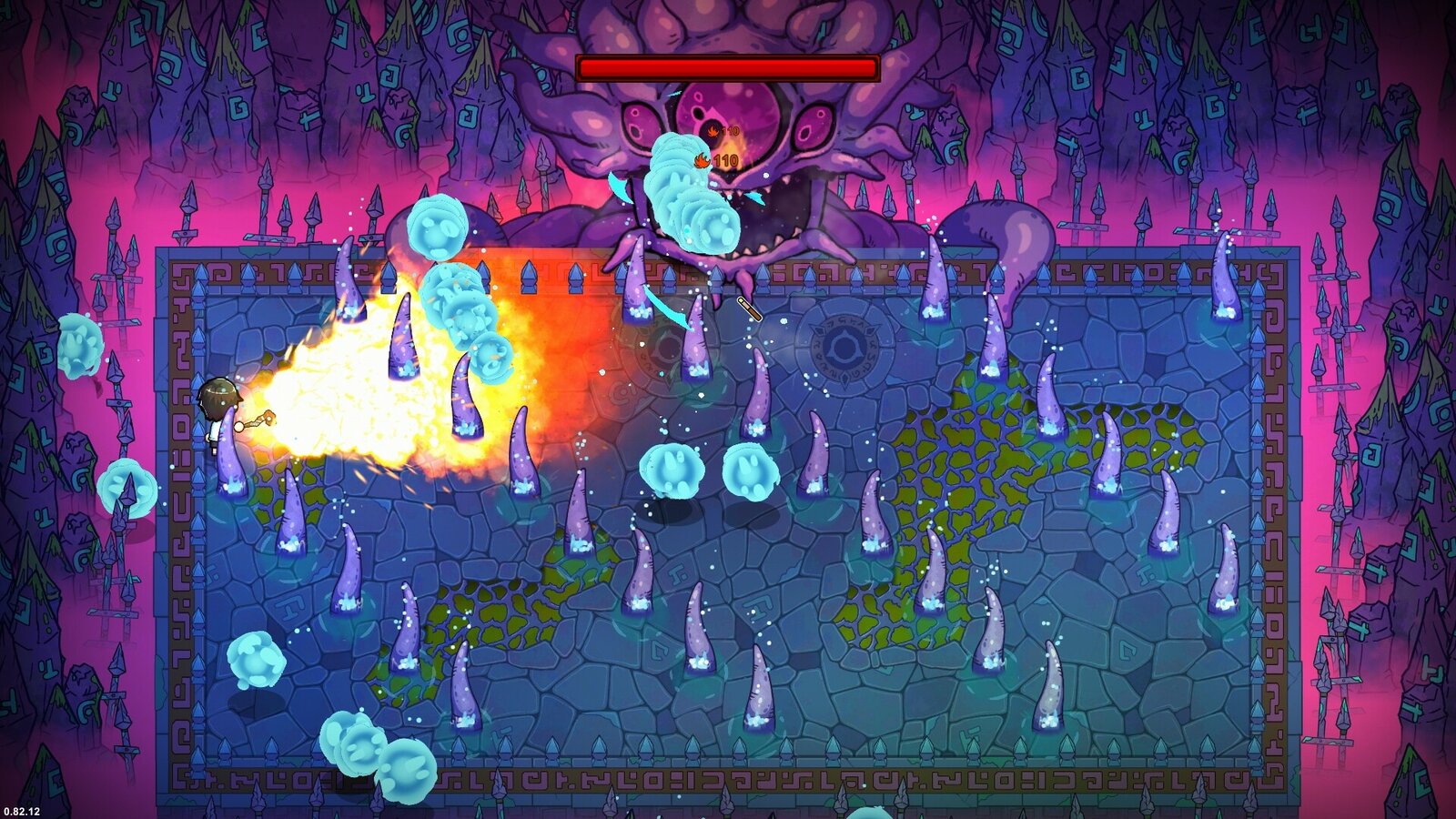Click the flame burn icon beside the 110 damage number
The image size is (1456, 819).
coord(701,159)
